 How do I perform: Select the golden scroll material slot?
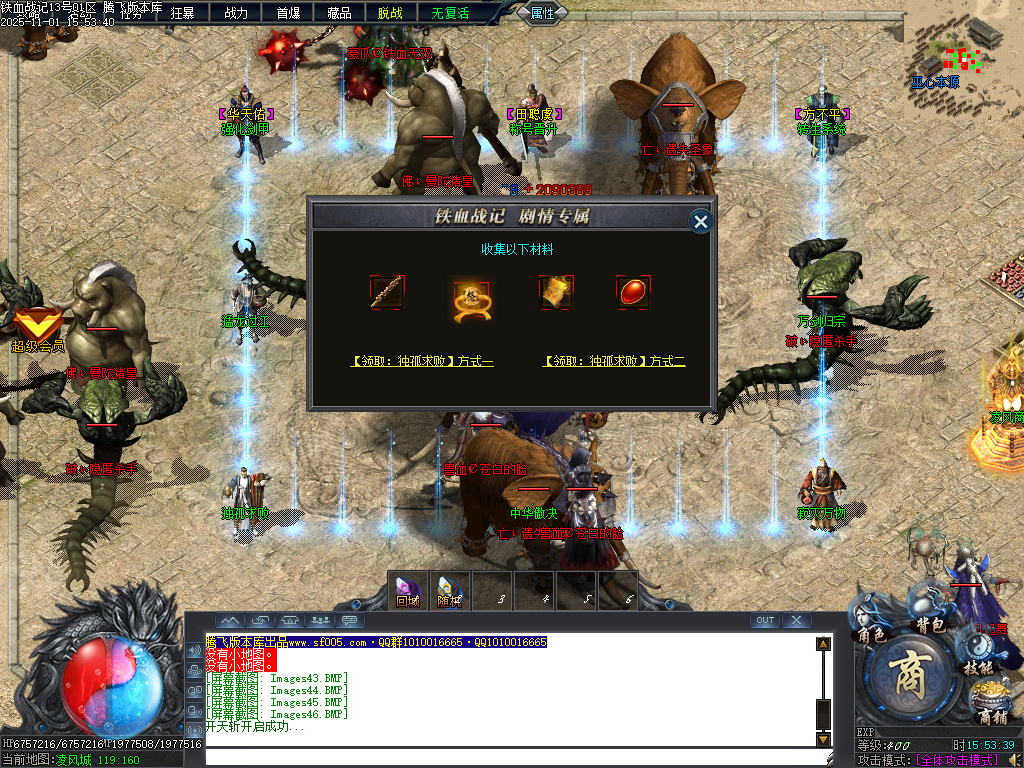(556, 293)
